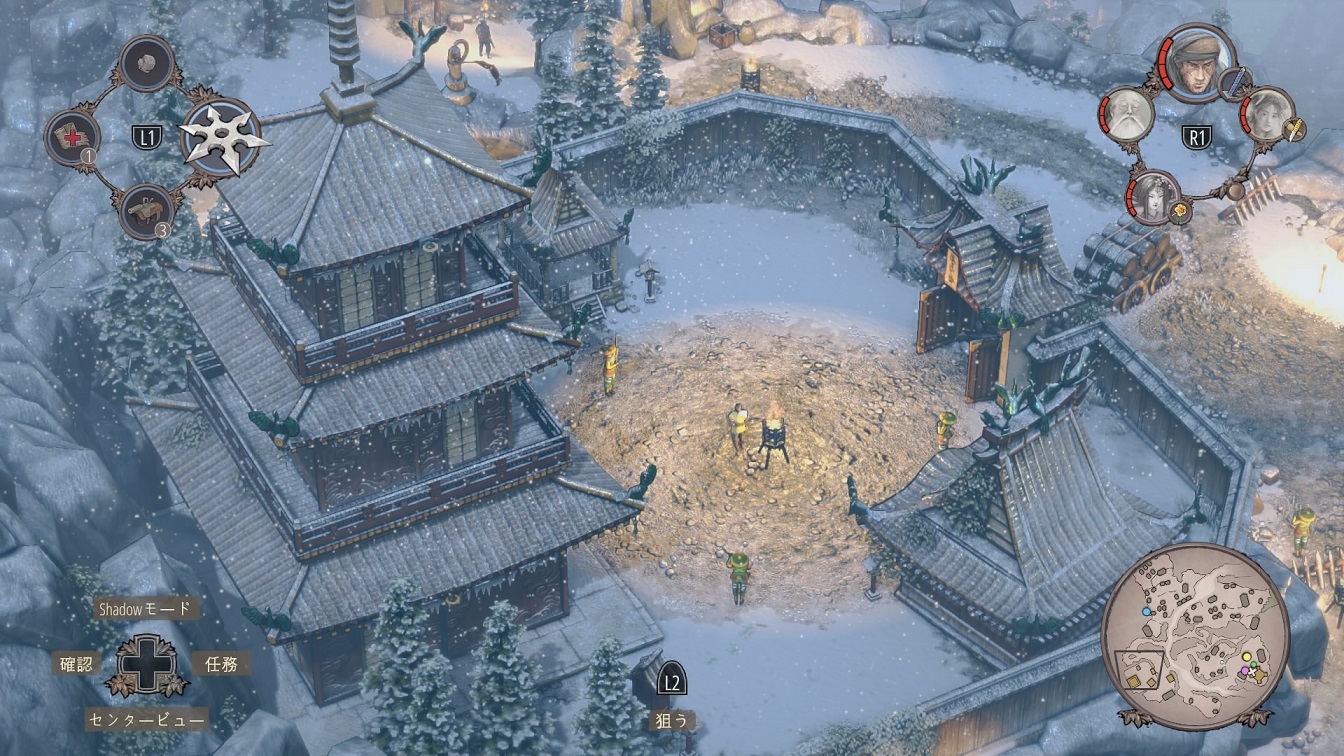
Task: Choose the young girl character portrait
Action: coord(1268,114)
